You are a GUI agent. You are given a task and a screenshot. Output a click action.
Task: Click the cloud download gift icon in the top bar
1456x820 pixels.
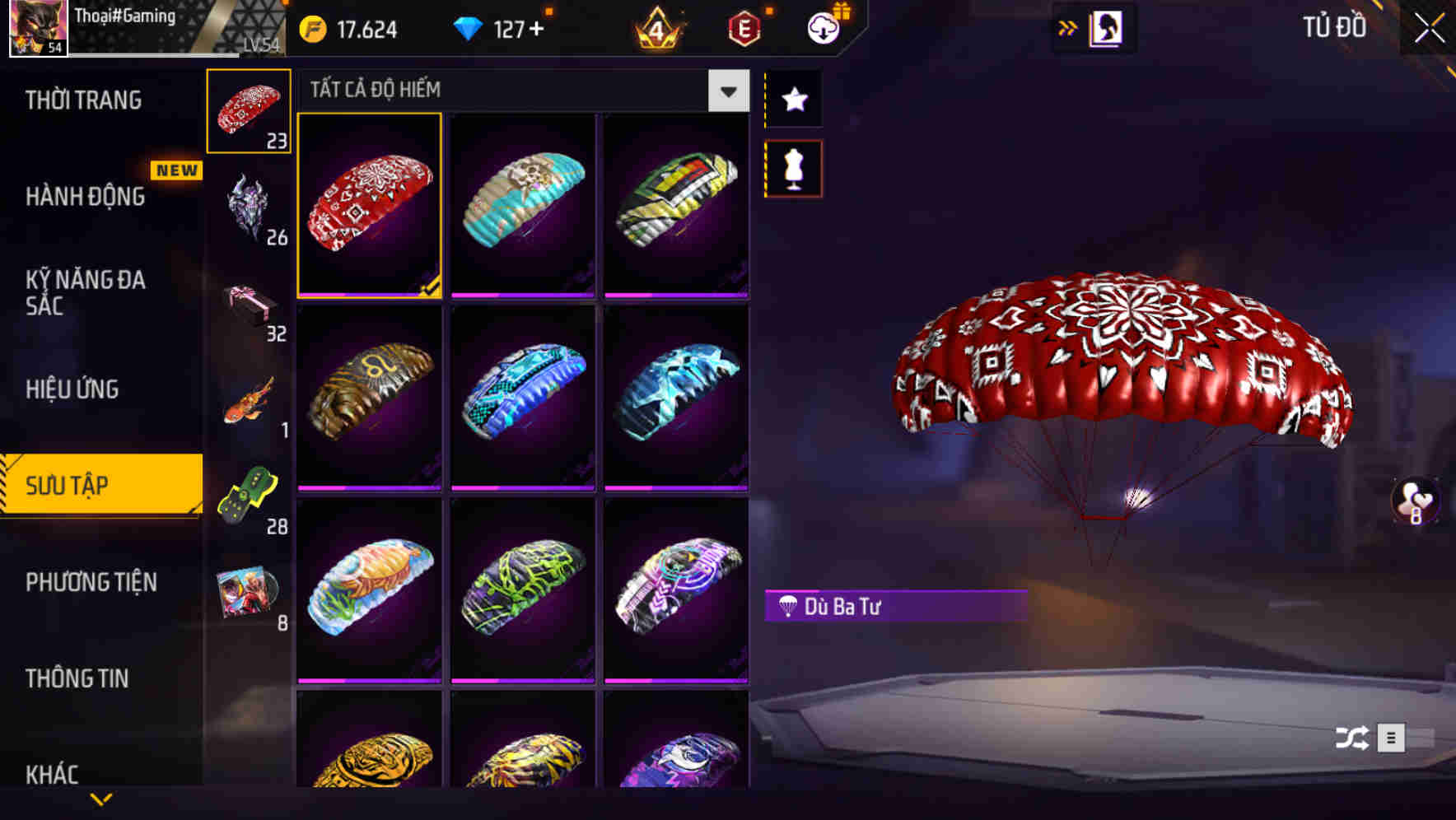pos(824,27)
